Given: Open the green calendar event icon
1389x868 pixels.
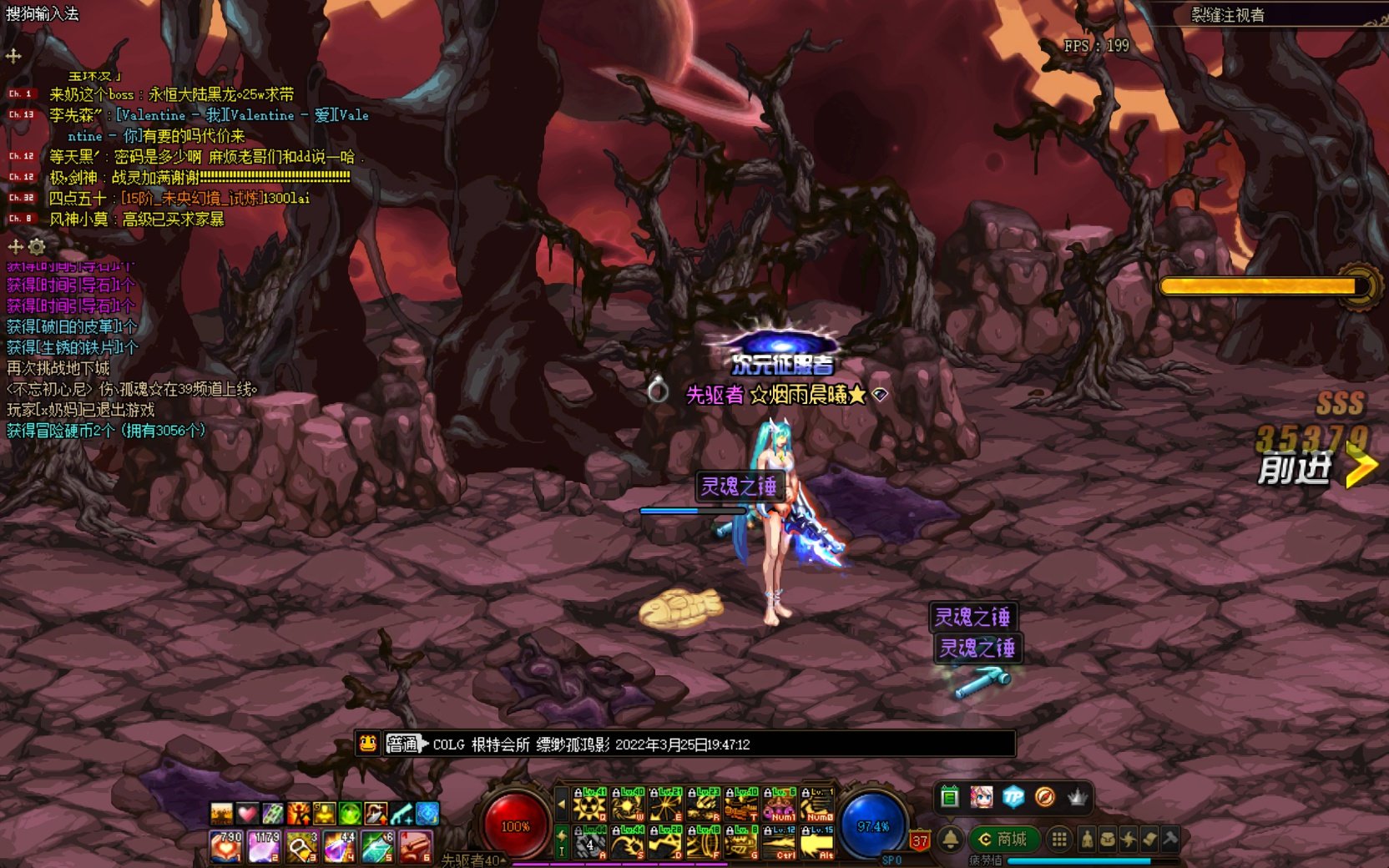Looking at the screenshot, I should point(949,797).
